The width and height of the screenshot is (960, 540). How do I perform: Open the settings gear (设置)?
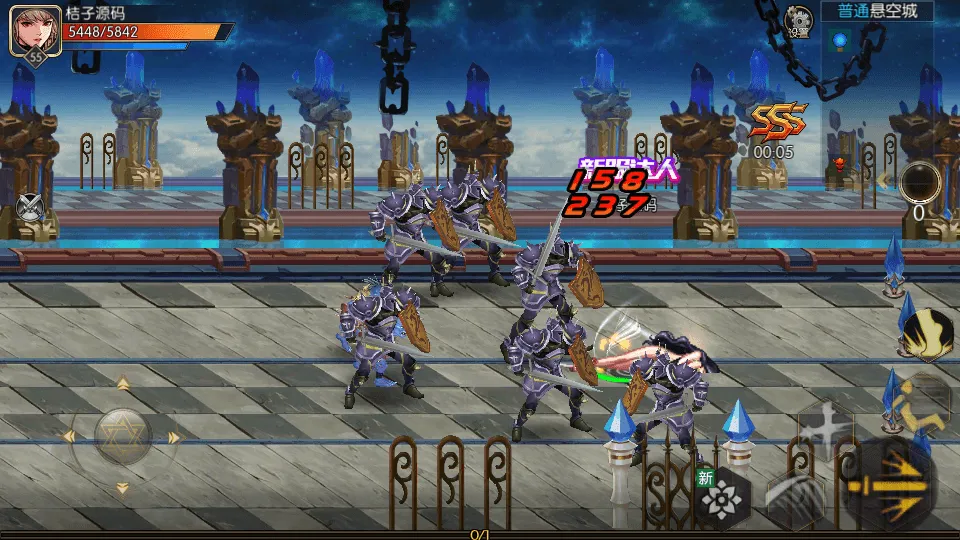tap(798, 18)
